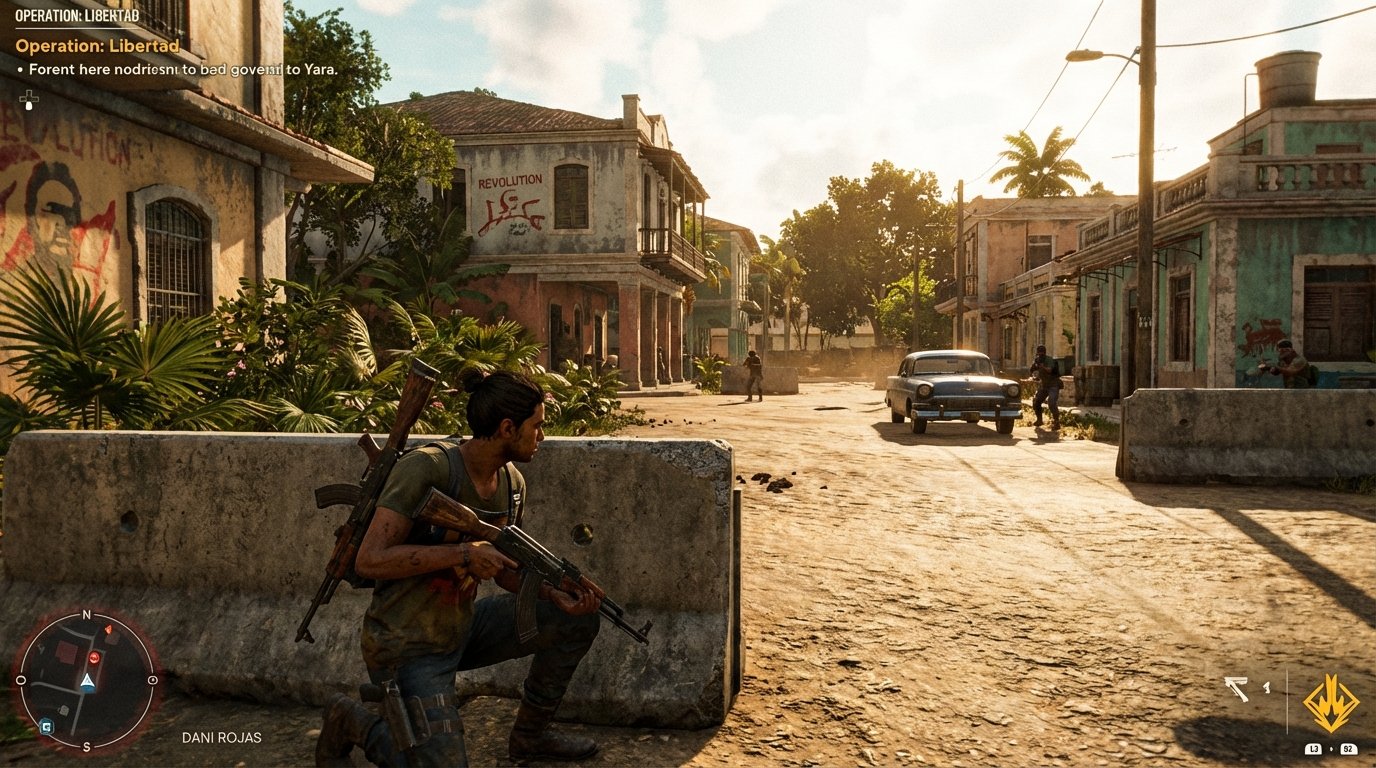Click the player arrow marker in the minimap center
This screenshot has width=1376, height=768.
pyautogui.click(x=88, y=682)
